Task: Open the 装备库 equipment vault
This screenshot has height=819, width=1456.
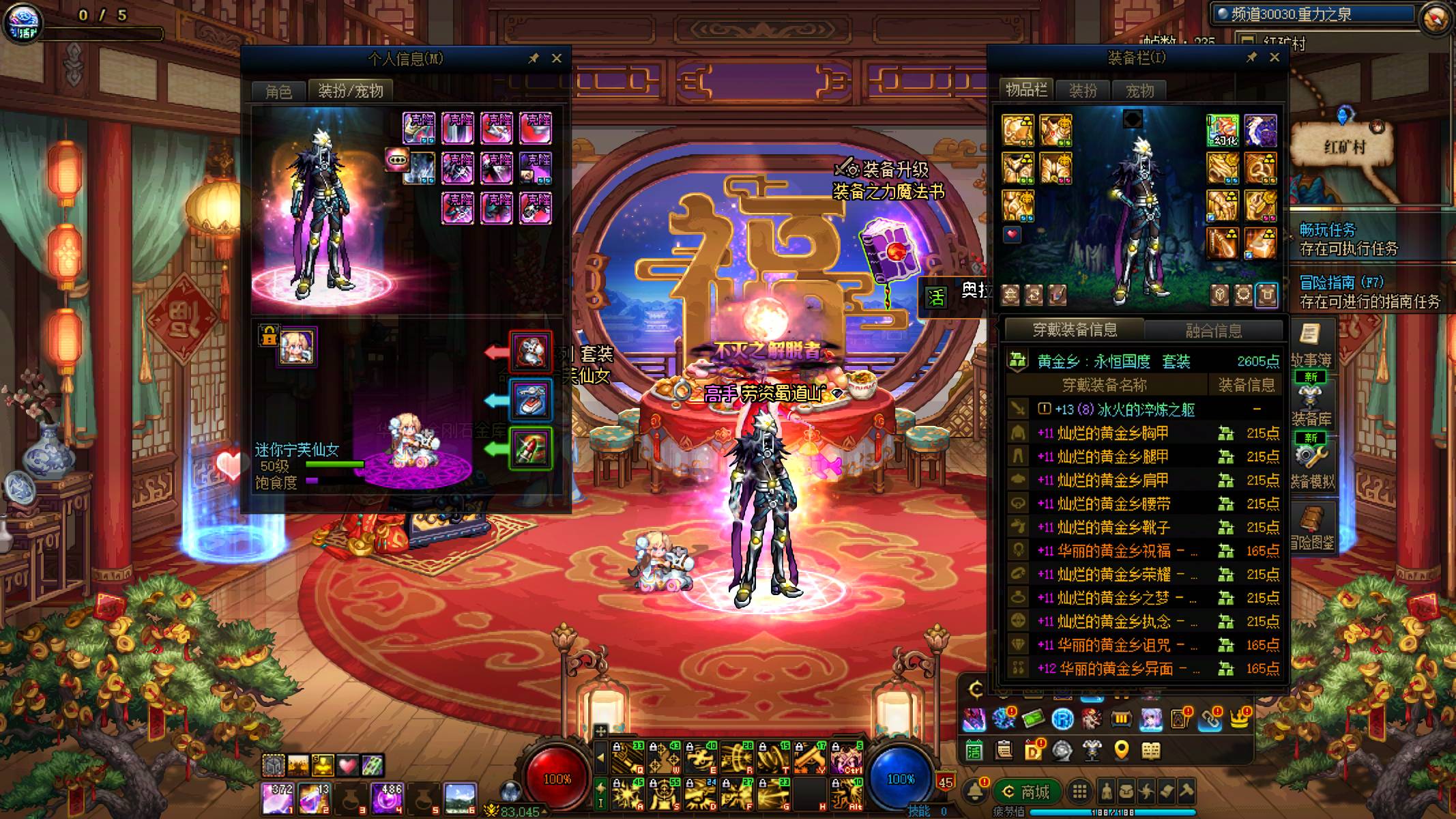Action: [x=1311, y=404]
